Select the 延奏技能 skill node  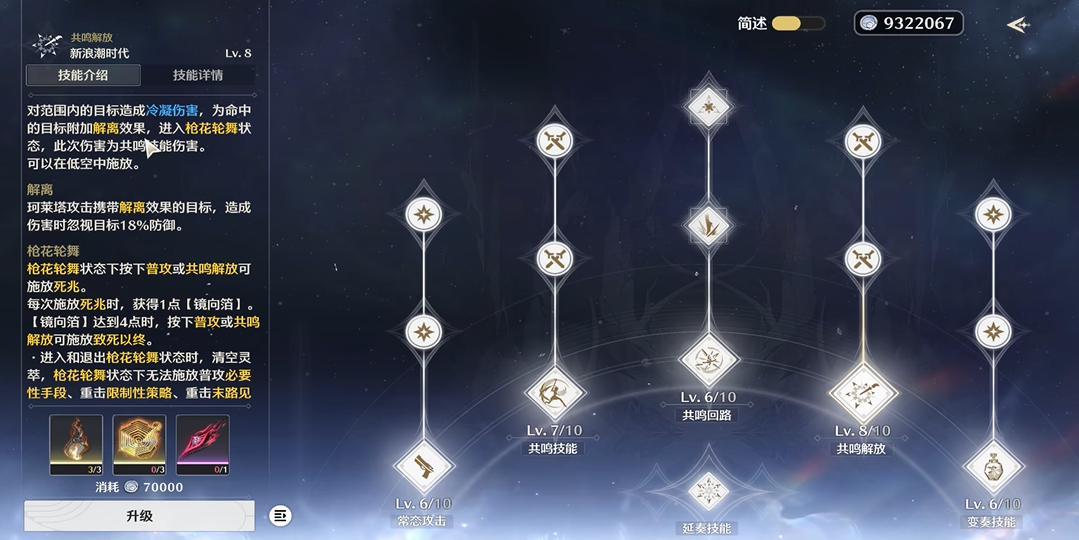click(x=707, y=490)
